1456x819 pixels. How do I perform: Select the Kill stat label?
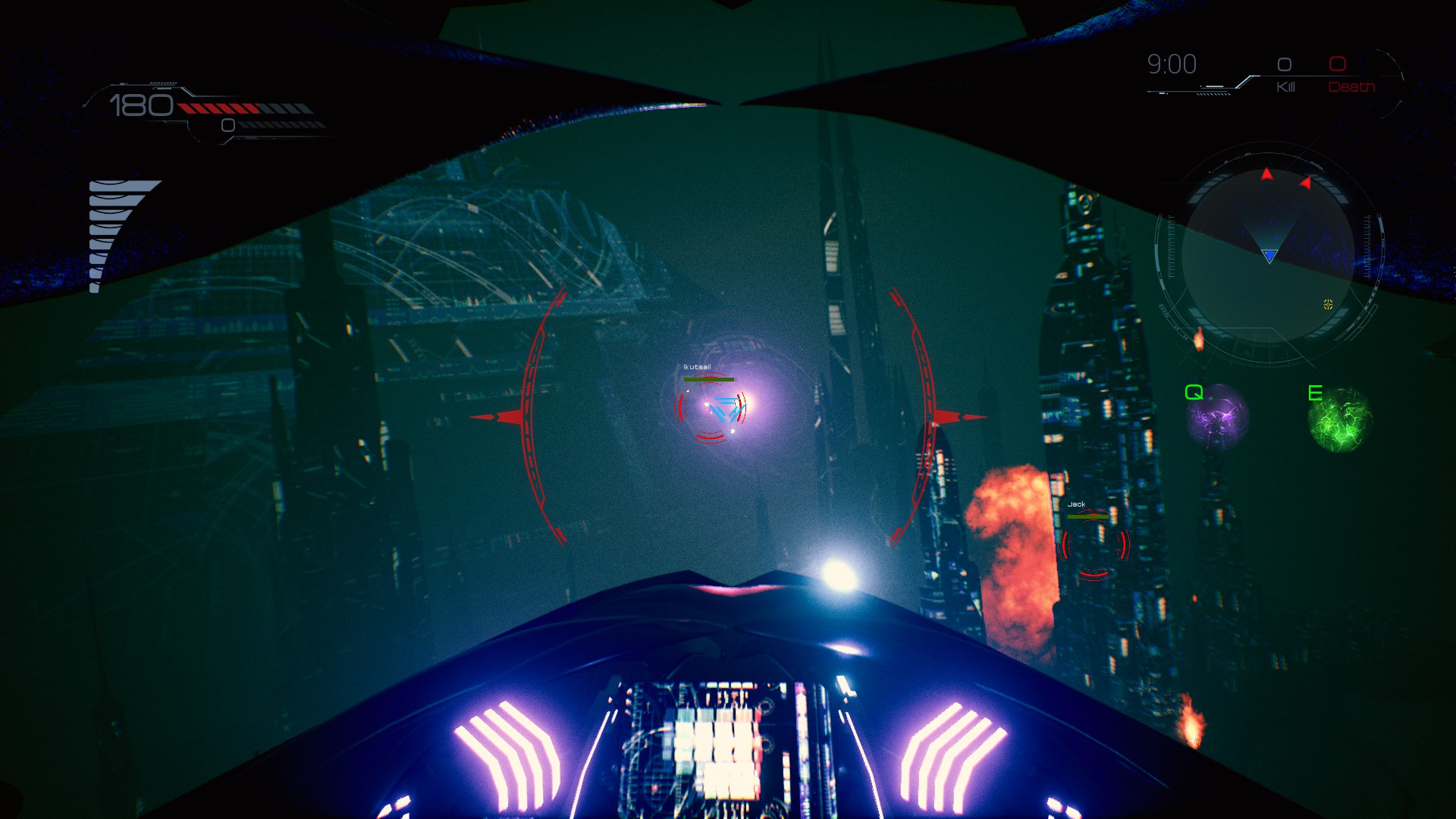coord(1286,86)
